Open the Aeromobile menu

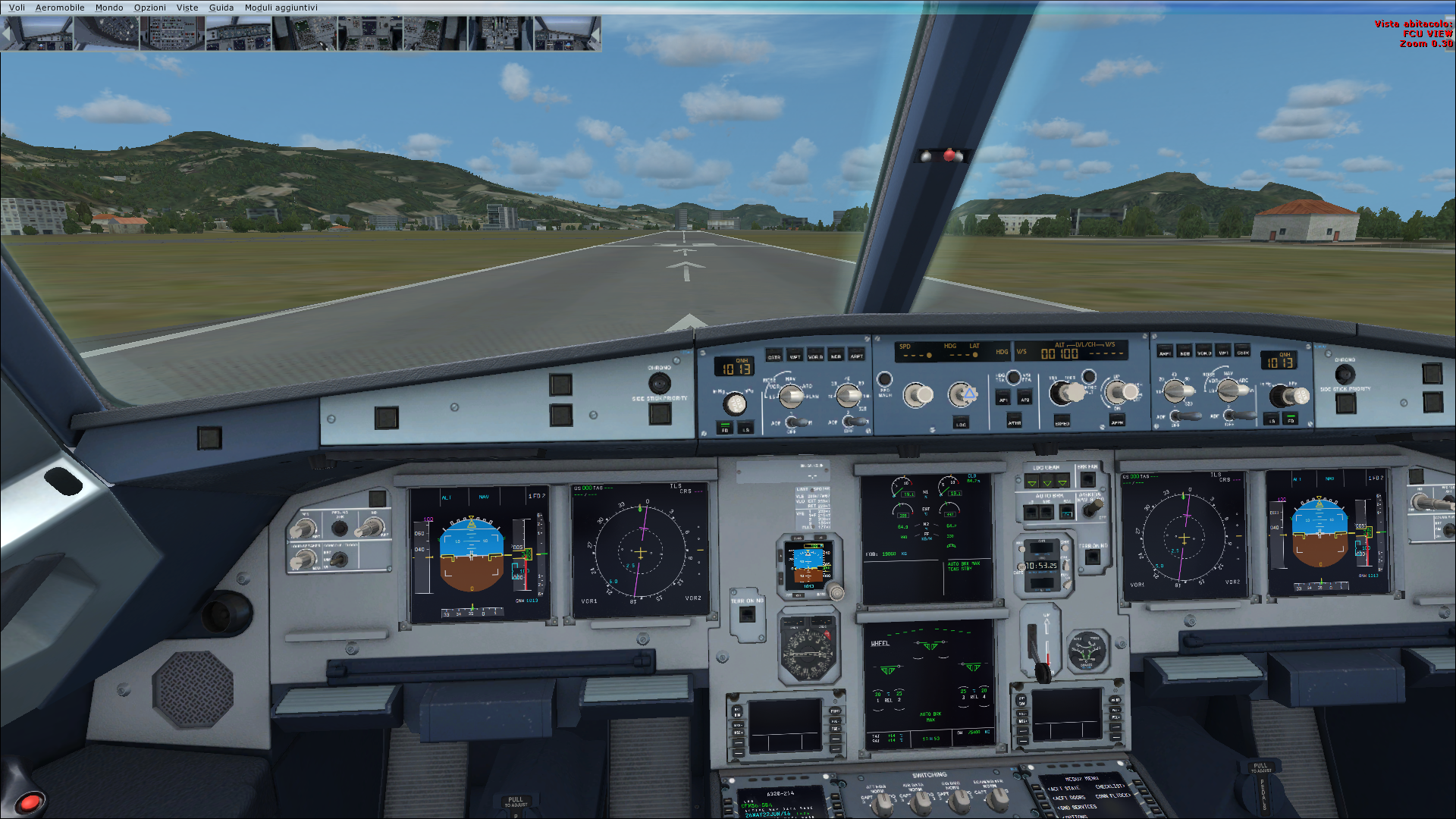pyautogui.click(x=60, y=8)
